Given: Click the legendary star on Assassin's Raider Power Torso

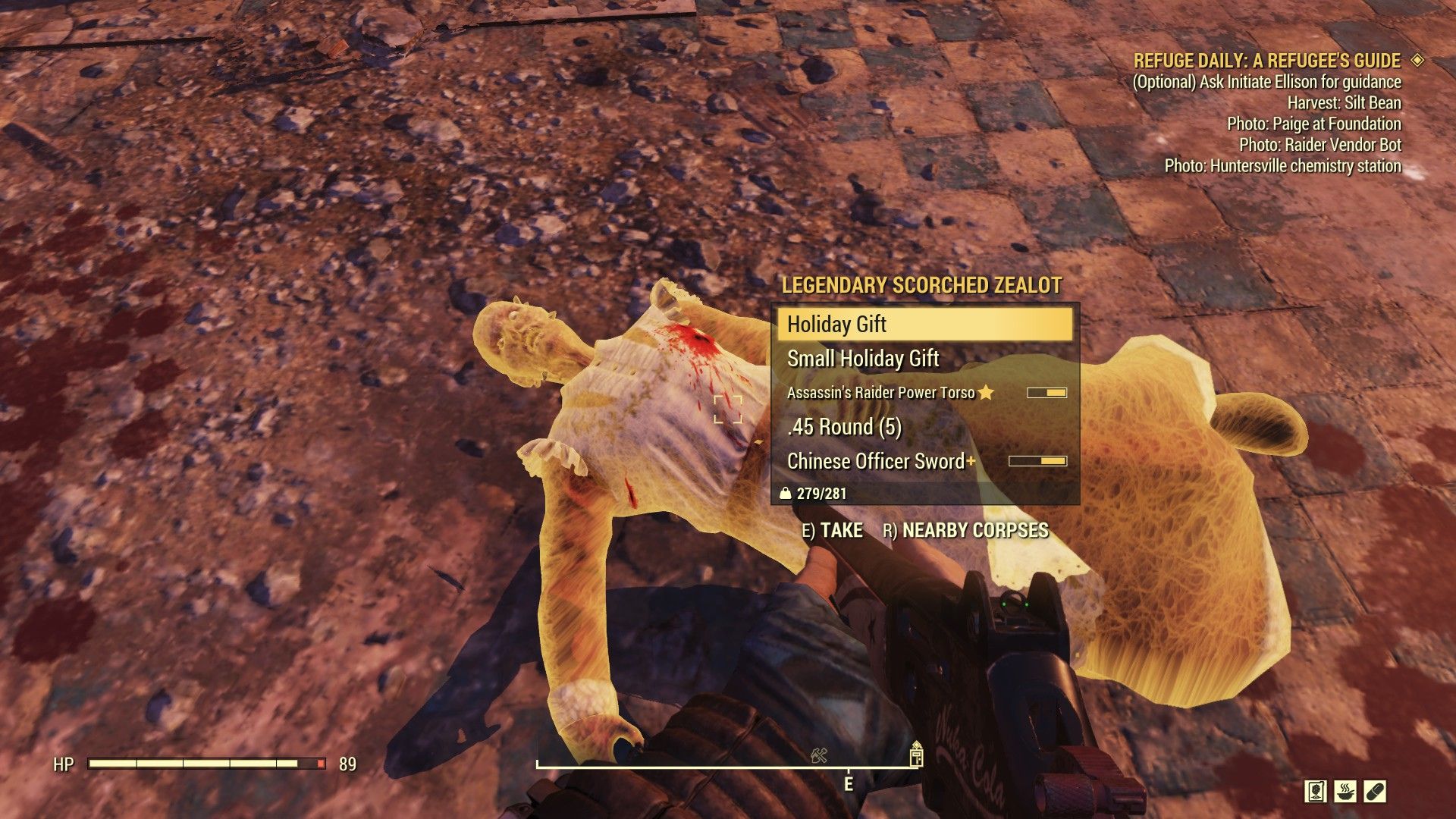Looking at the screenshot, I should (x=987, y=392).
